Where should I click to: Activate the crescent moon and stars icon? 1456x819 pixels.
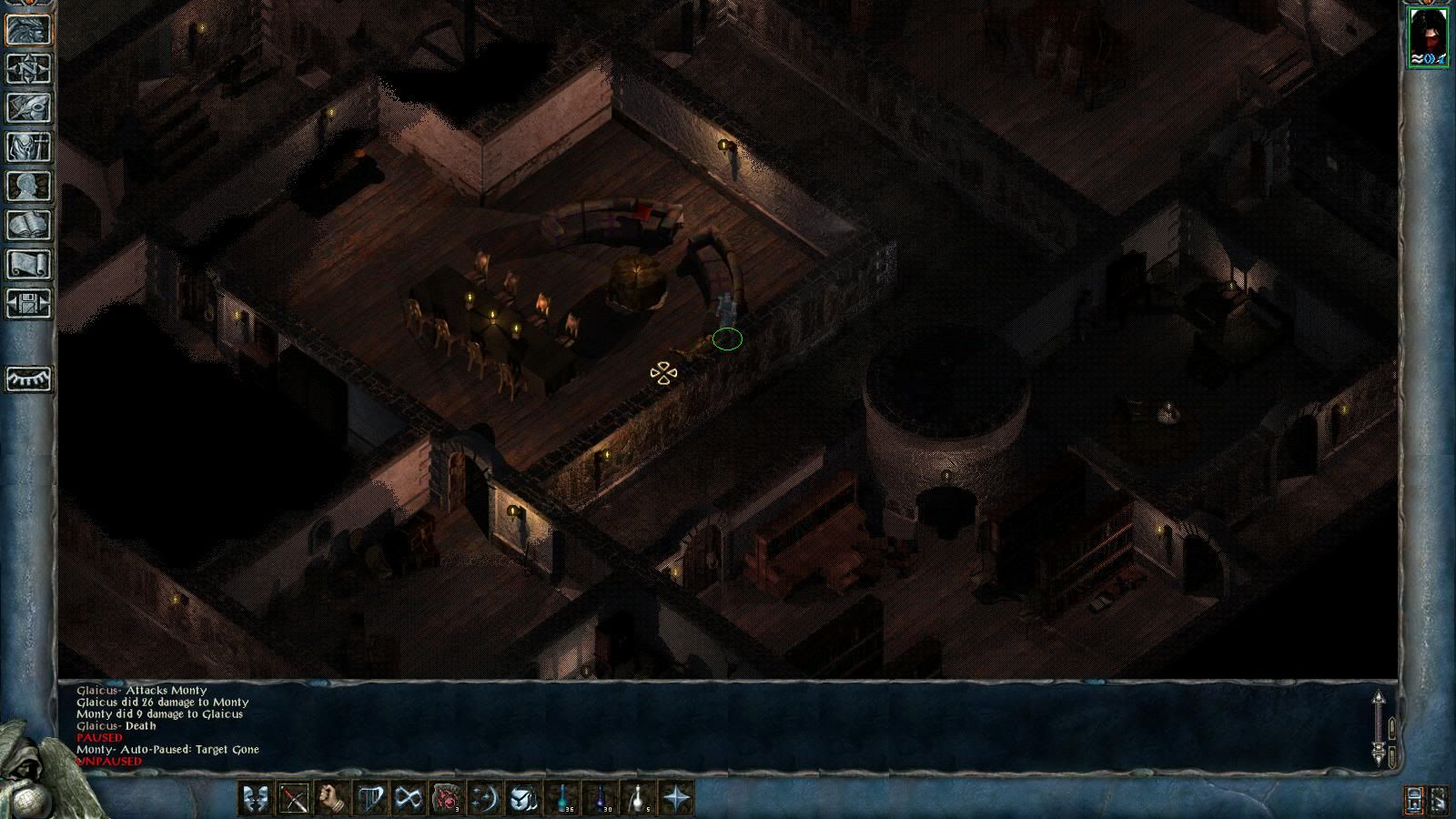tap(484, 799)
